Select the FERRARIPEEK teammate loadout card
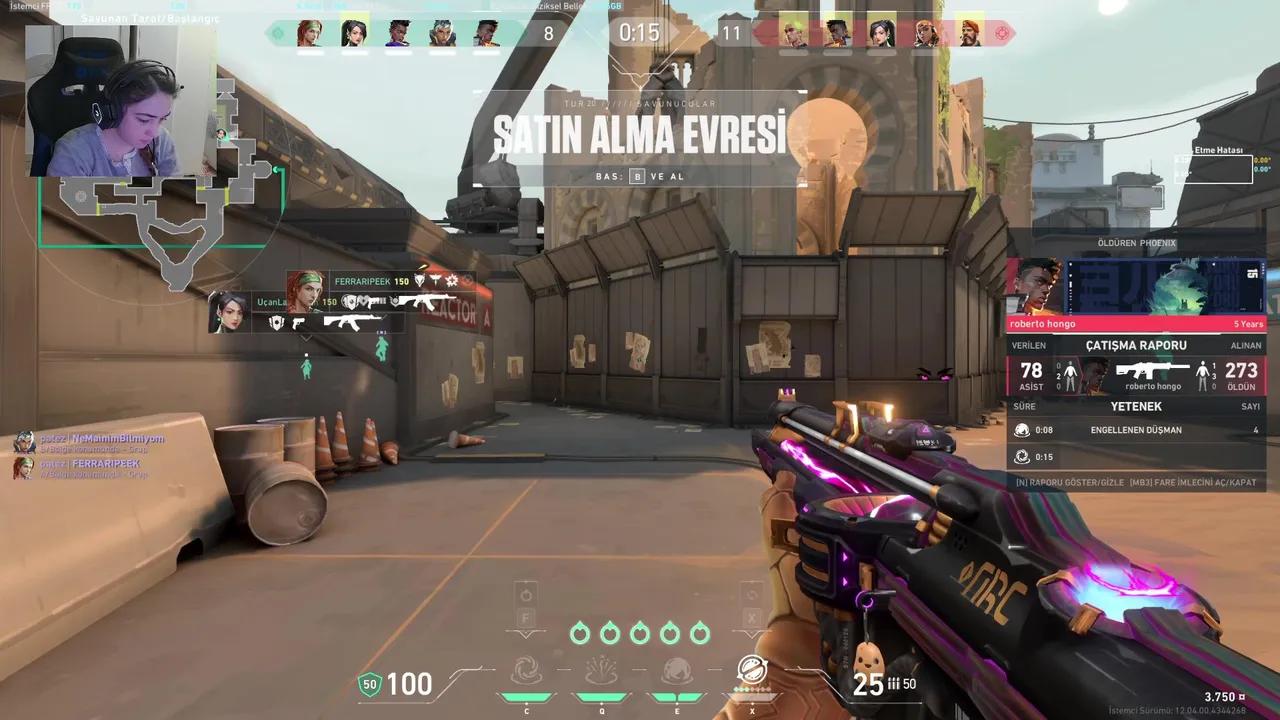1280x720 pixels. 380,290
